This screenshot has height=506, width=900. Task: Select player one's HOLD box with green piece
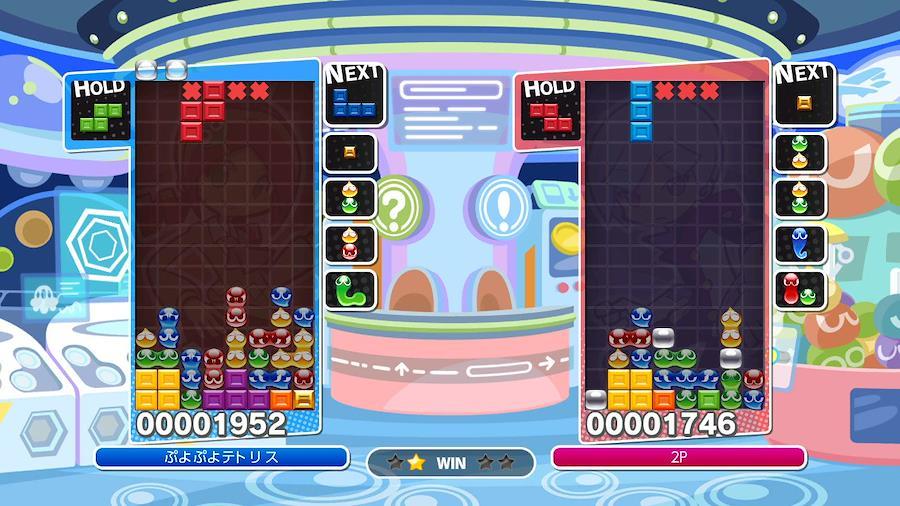point(100,110)
